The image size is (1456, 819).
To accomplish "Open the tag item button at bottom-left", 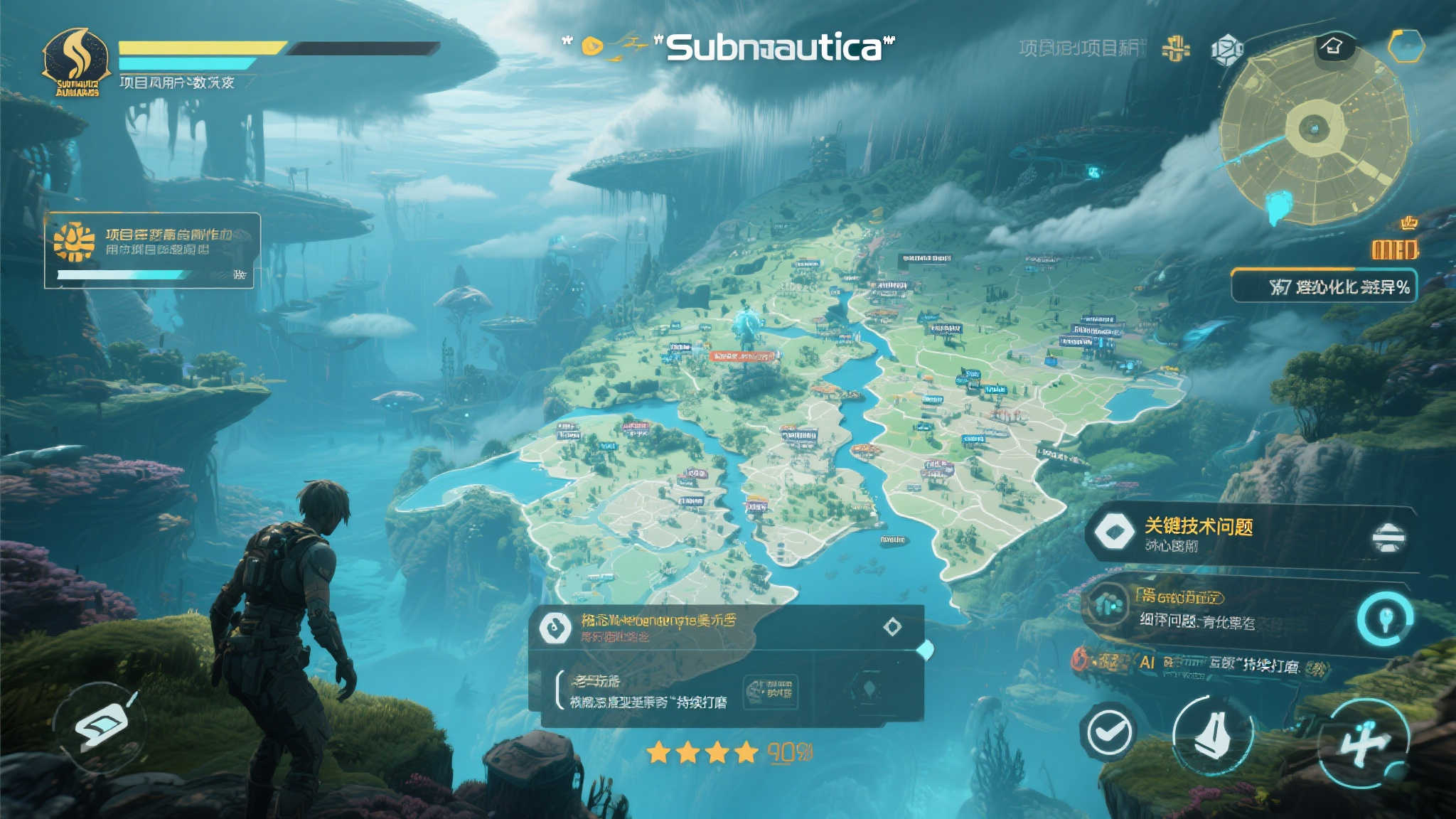I will [x=101, y=727].
